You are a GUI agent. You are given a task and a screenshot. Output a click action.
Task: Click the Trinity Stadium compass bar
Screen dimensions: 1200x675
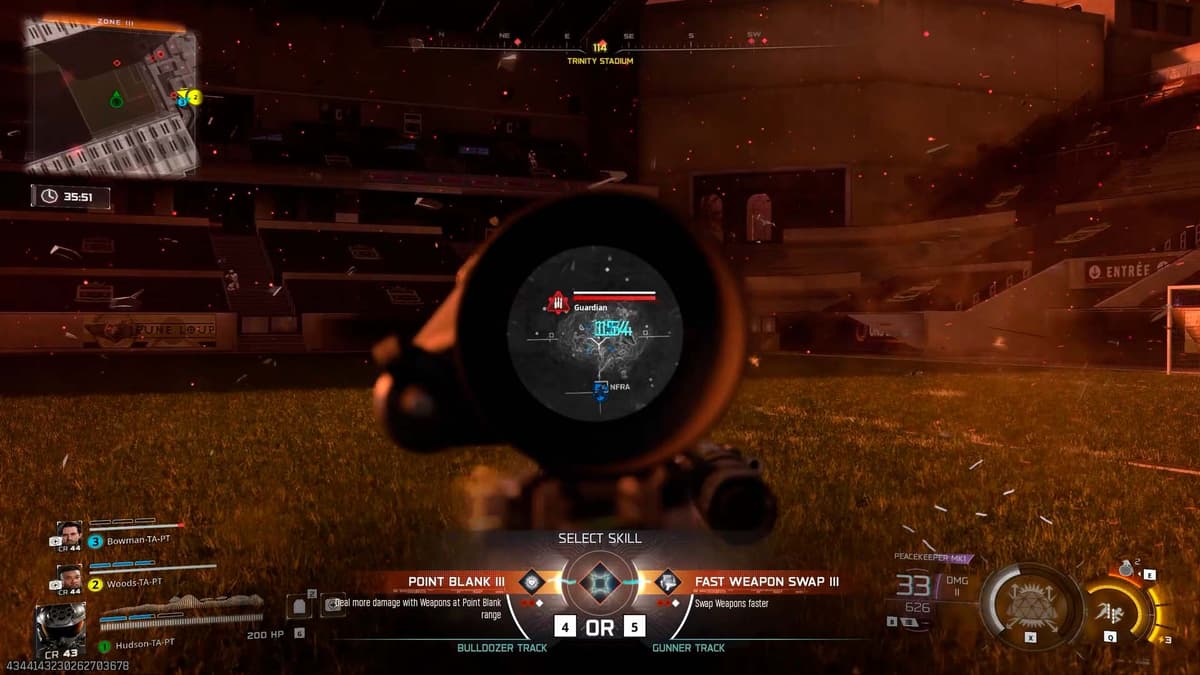pos(600,46)
